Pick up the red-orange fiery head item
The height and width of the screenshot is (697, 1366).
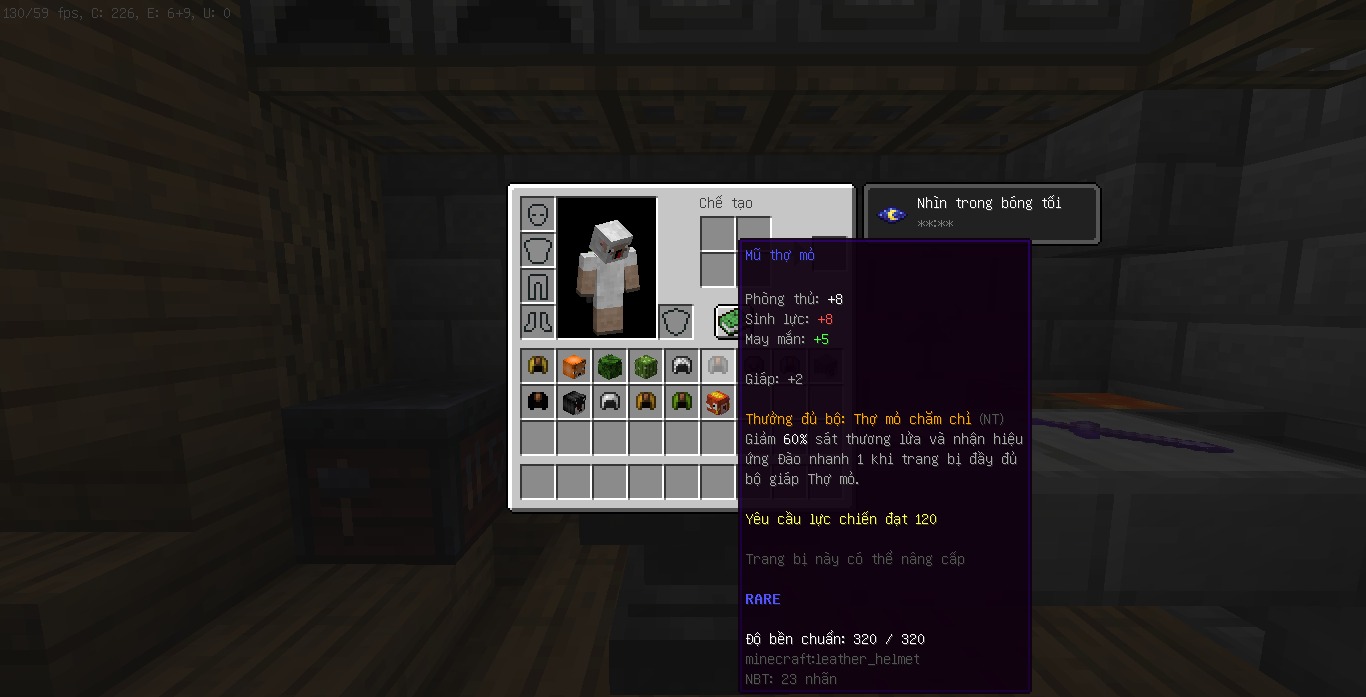tap(717, 402)
